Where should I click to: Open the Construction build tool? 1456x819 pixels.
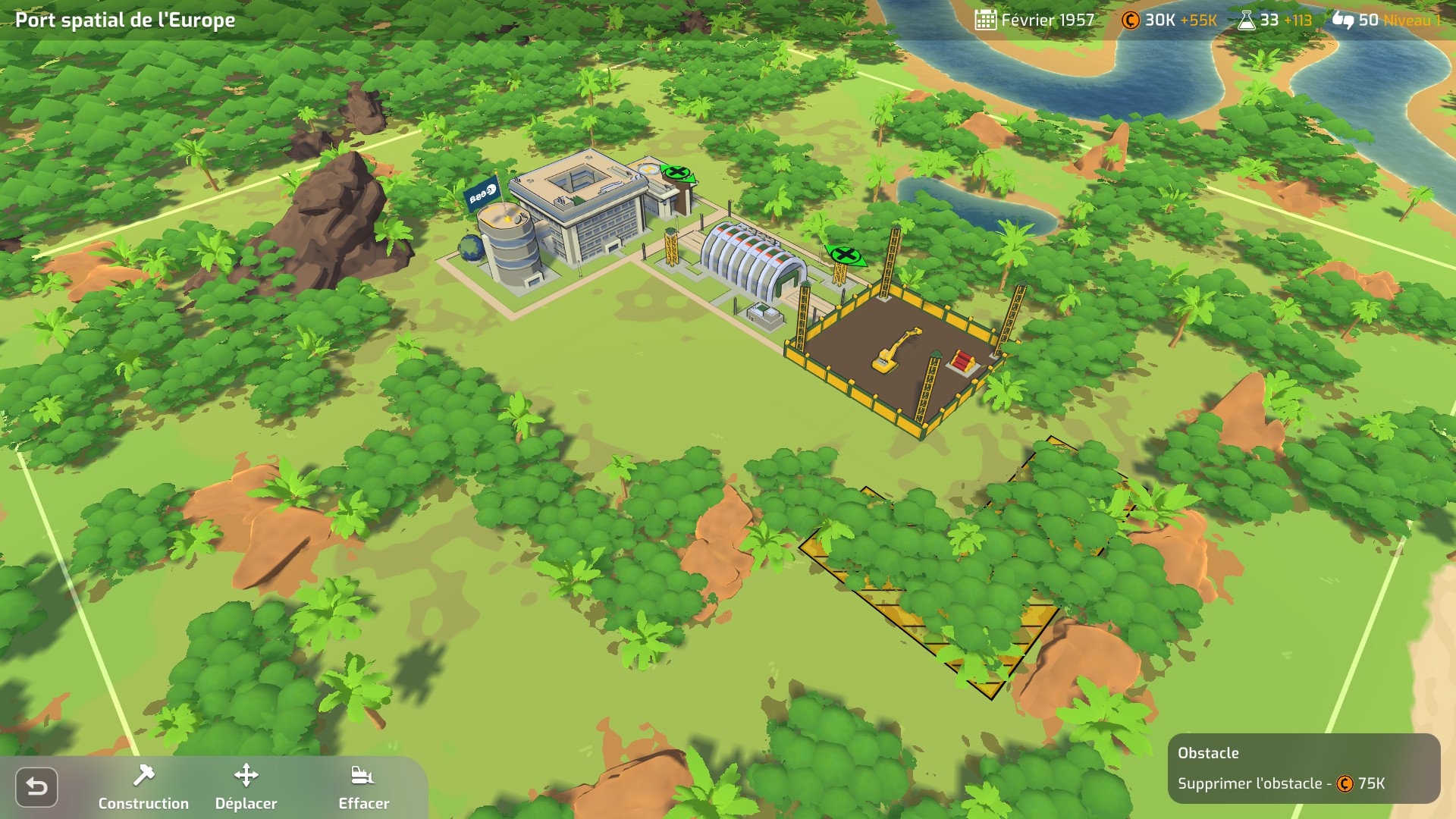tap(143, 787)
